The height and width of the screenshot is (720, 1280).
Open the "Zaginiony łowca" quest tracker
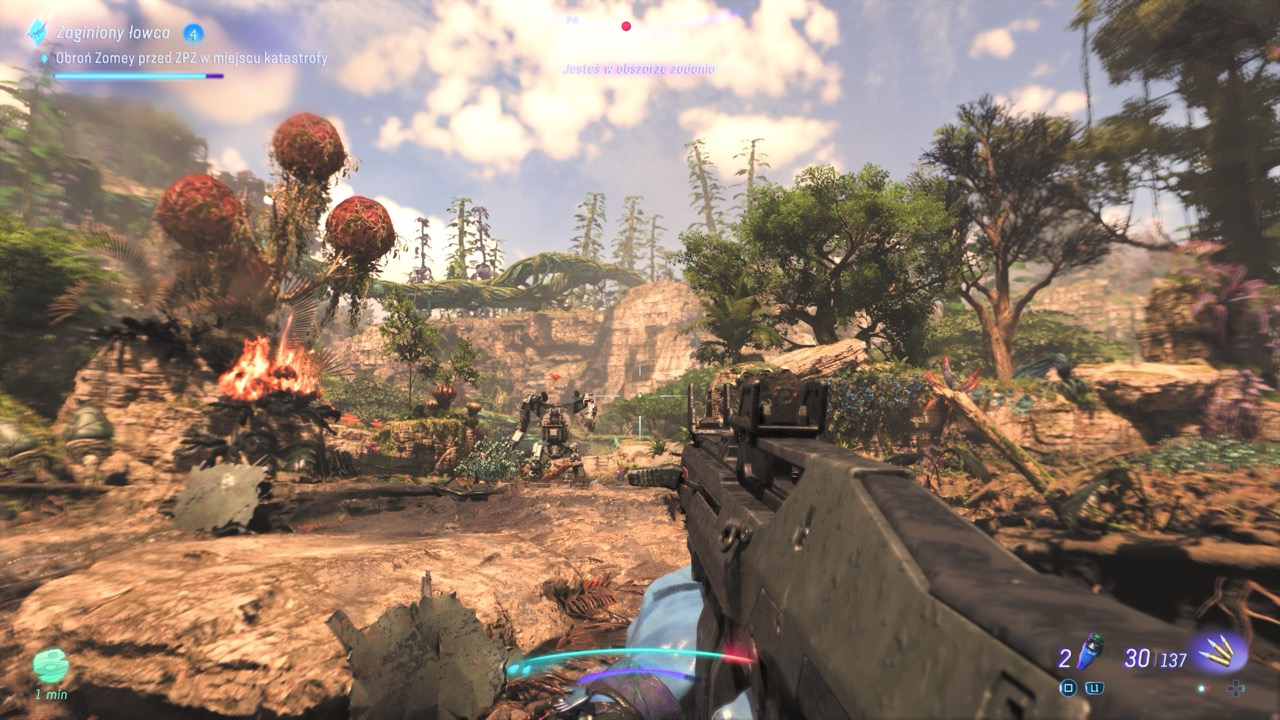click(x=112, y=33)
